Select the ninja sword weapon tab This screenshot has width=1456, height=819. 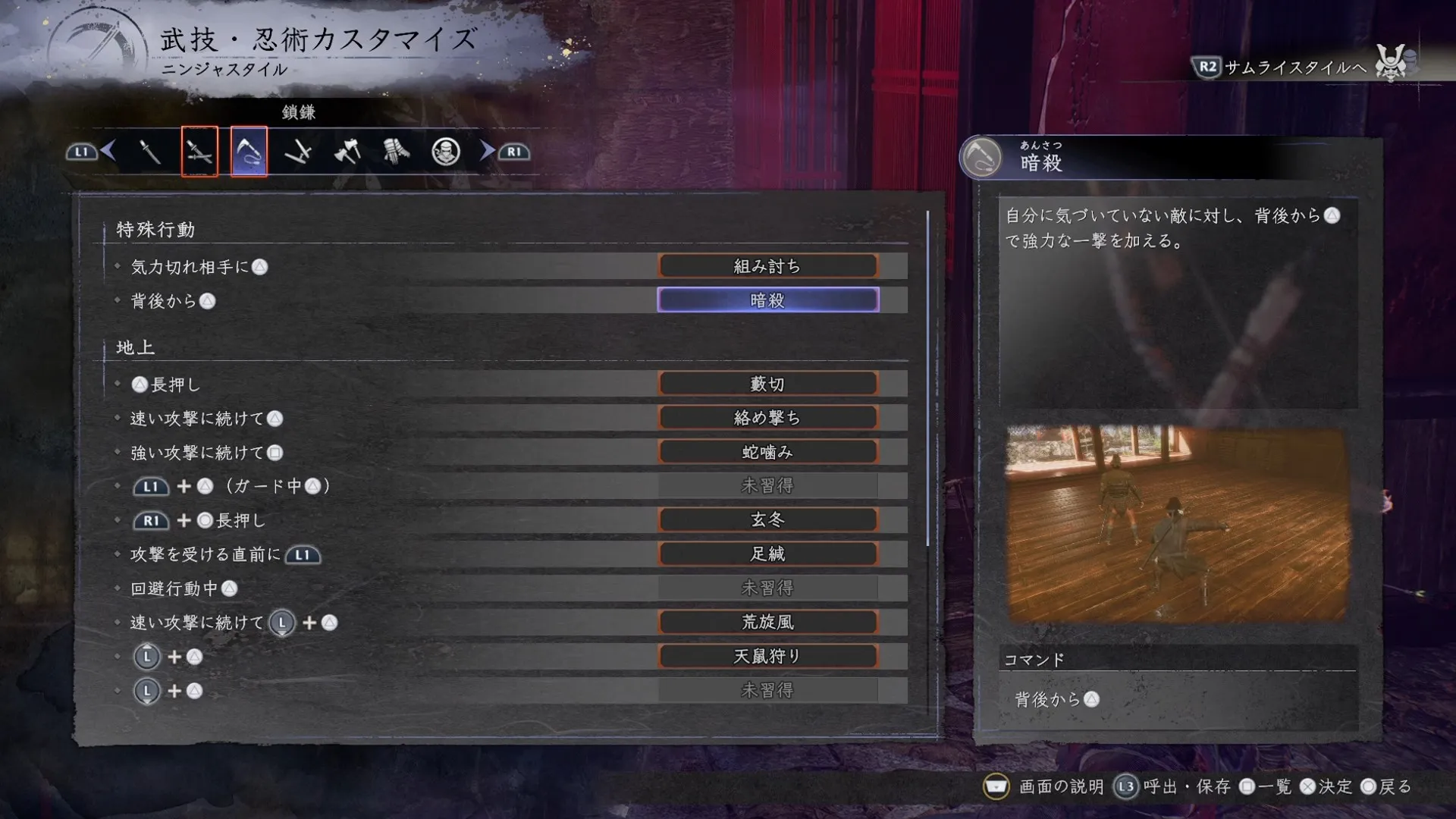pos(150,152)
